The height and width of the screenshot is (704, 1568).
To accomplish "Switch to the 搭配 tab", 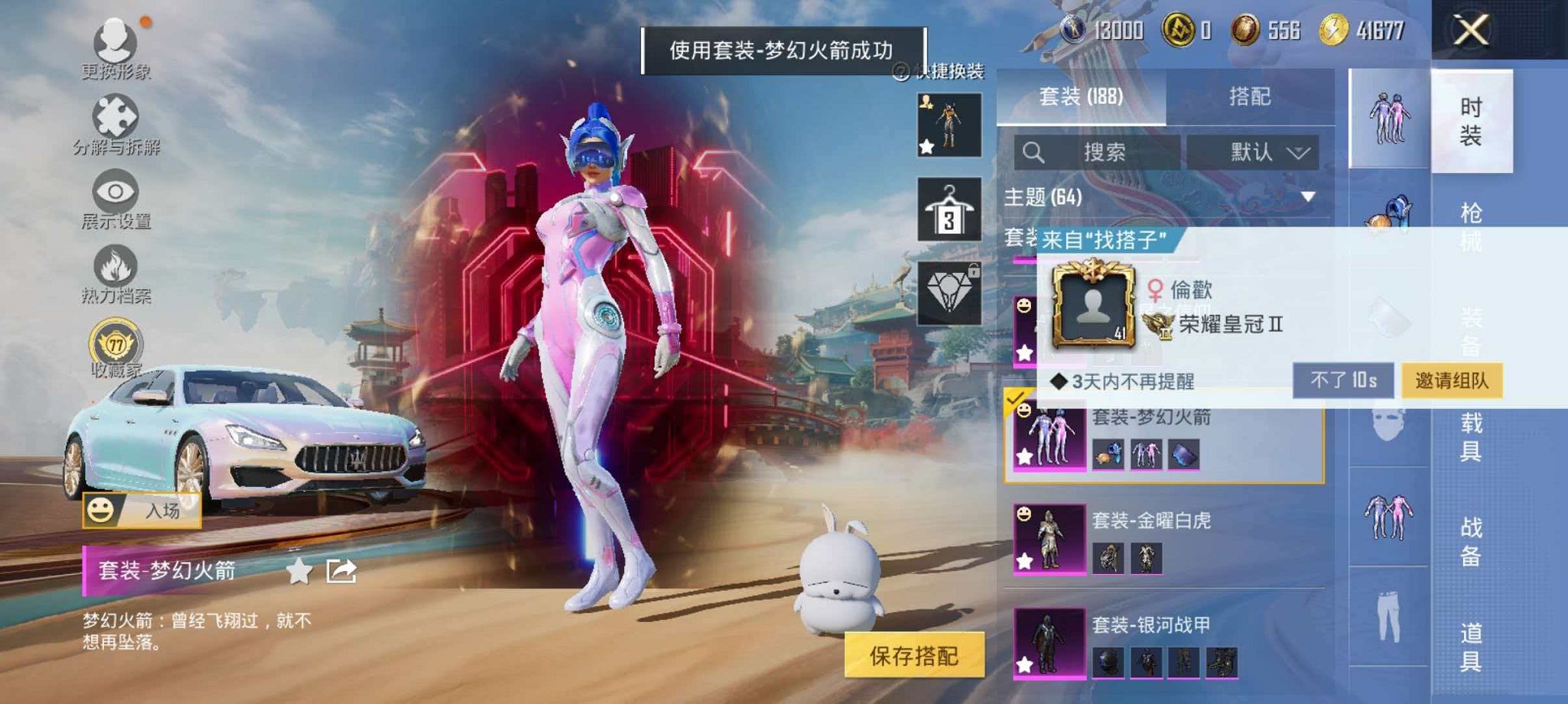I will [x=1251, y=96].
